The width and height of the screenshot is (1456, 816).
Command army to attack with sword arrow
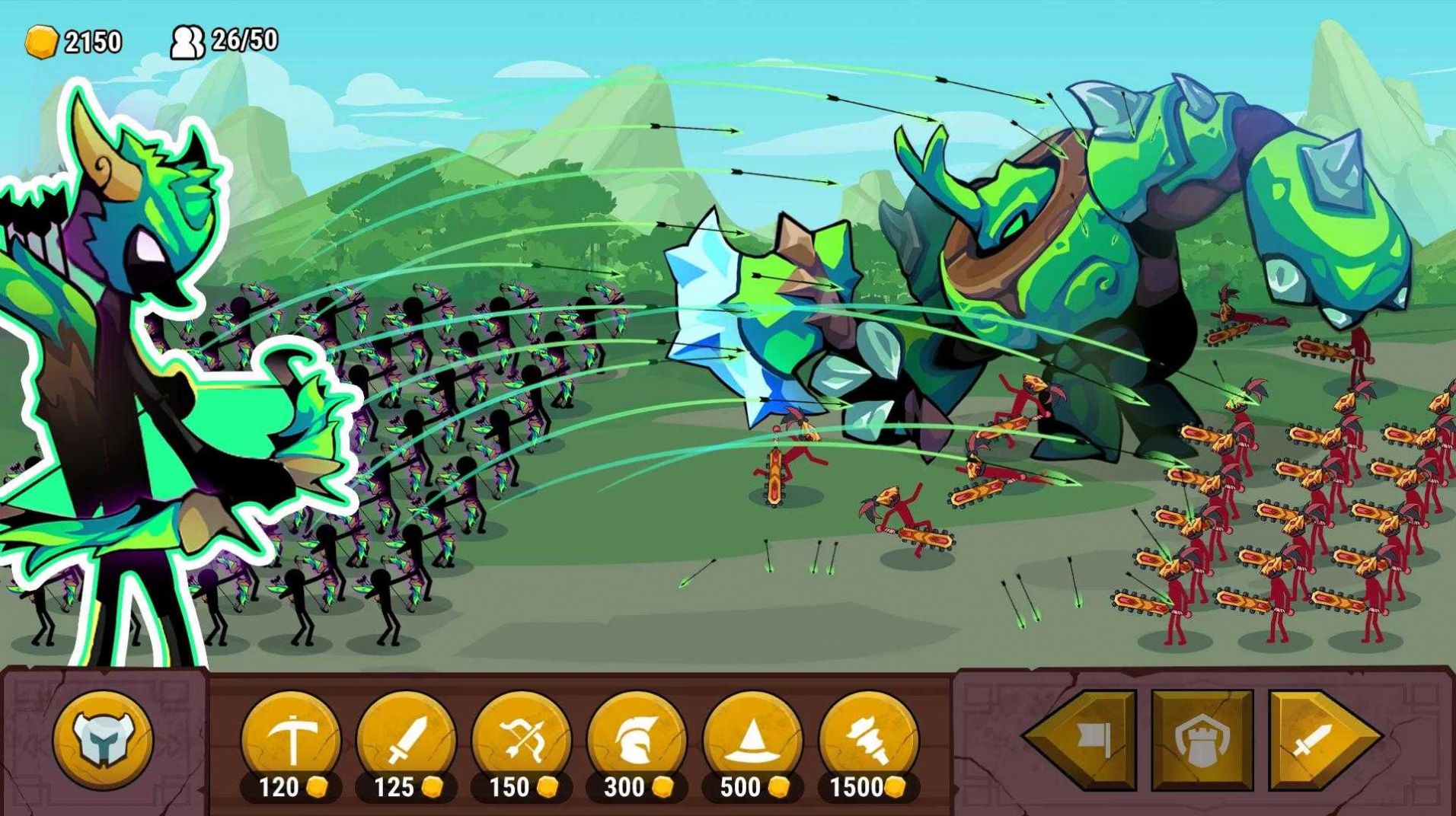point(1319,740)
